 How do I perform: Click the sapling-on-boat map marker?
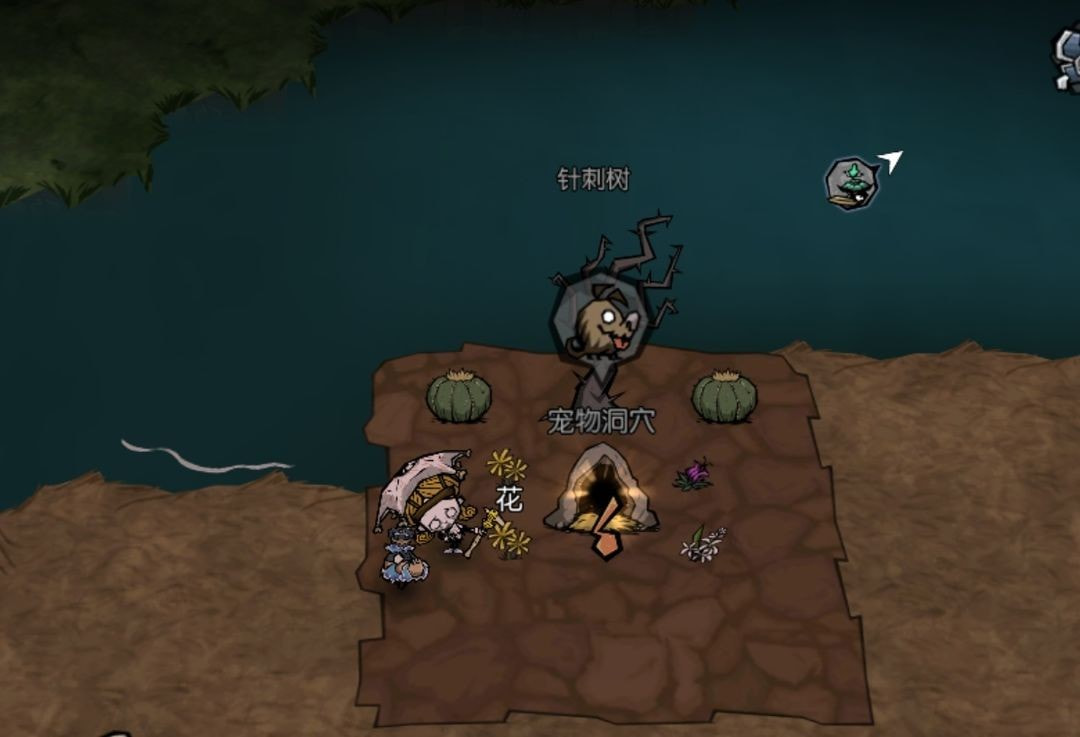point(851,183)
